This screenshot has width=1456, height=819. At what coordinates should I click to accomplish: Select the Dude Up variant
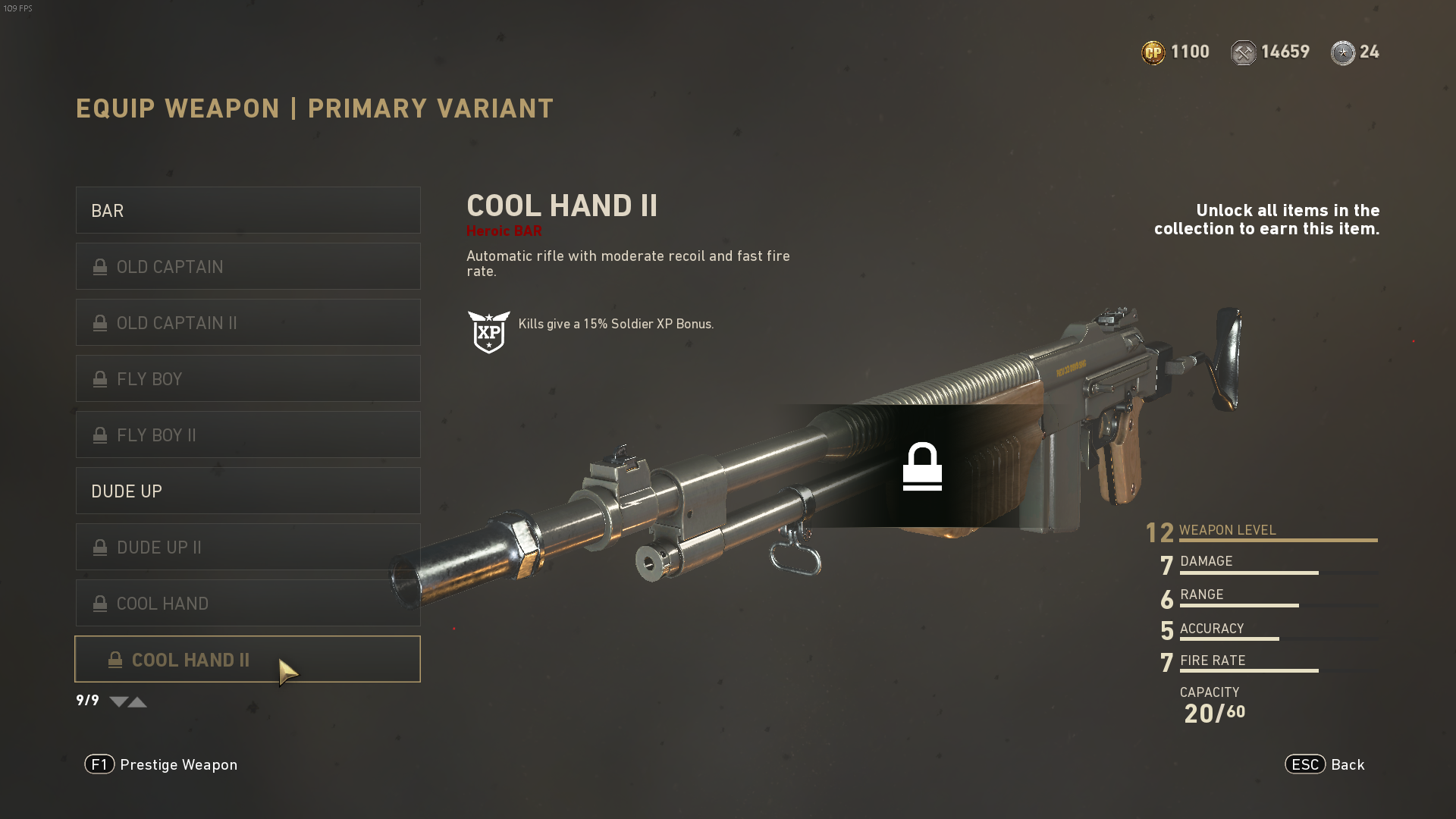[x=248, y=491]
